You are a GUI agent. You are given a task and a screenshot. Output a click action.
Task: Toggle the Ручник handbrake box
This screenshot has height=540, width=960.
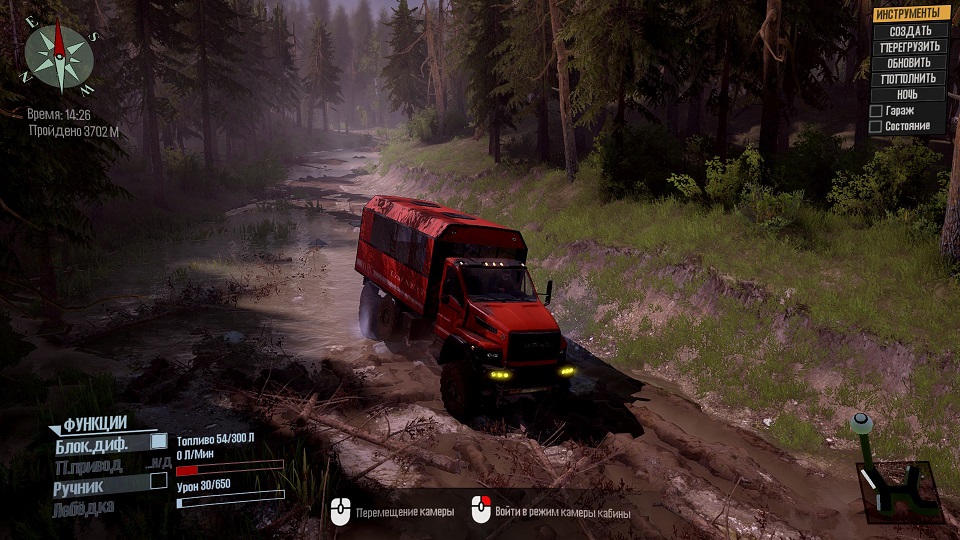tap(158, 481)
